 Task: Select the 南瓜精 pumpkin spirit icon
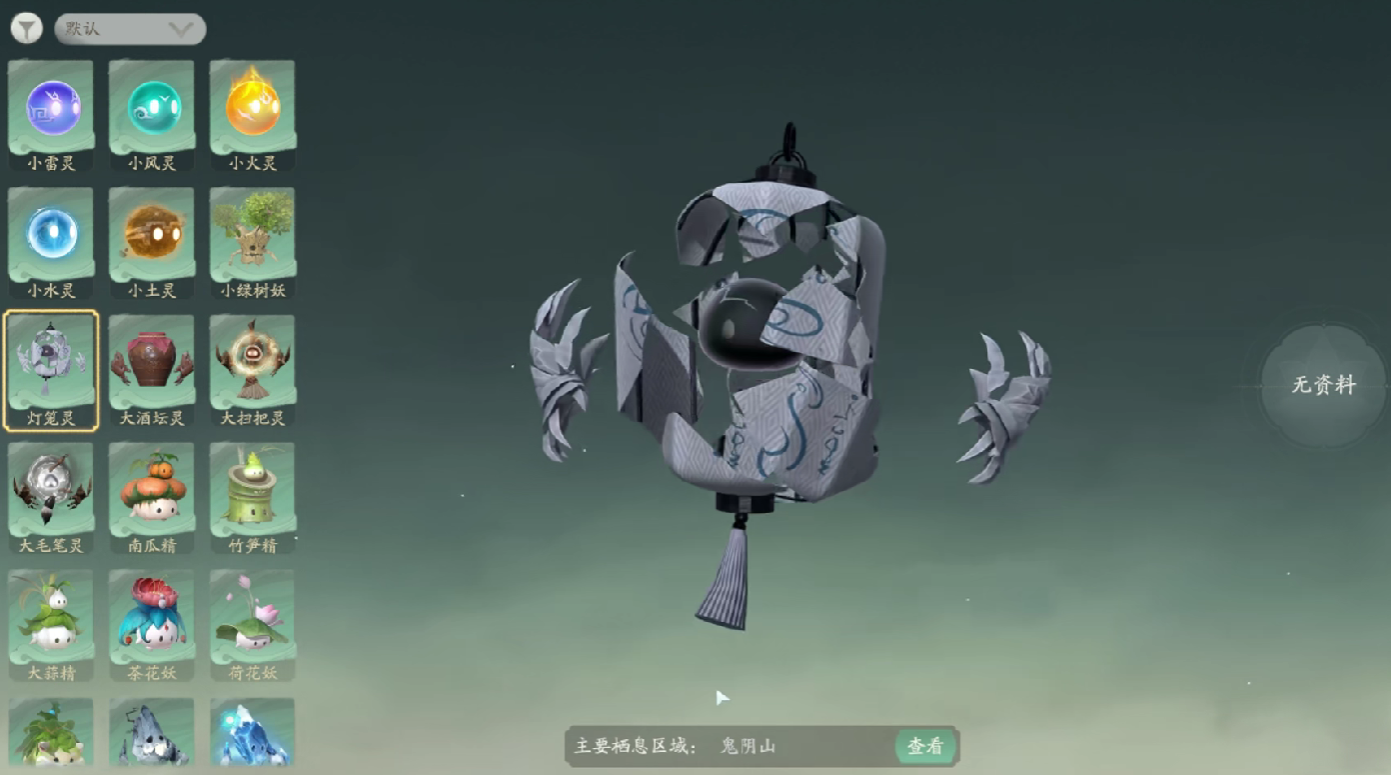coord(151,488)
